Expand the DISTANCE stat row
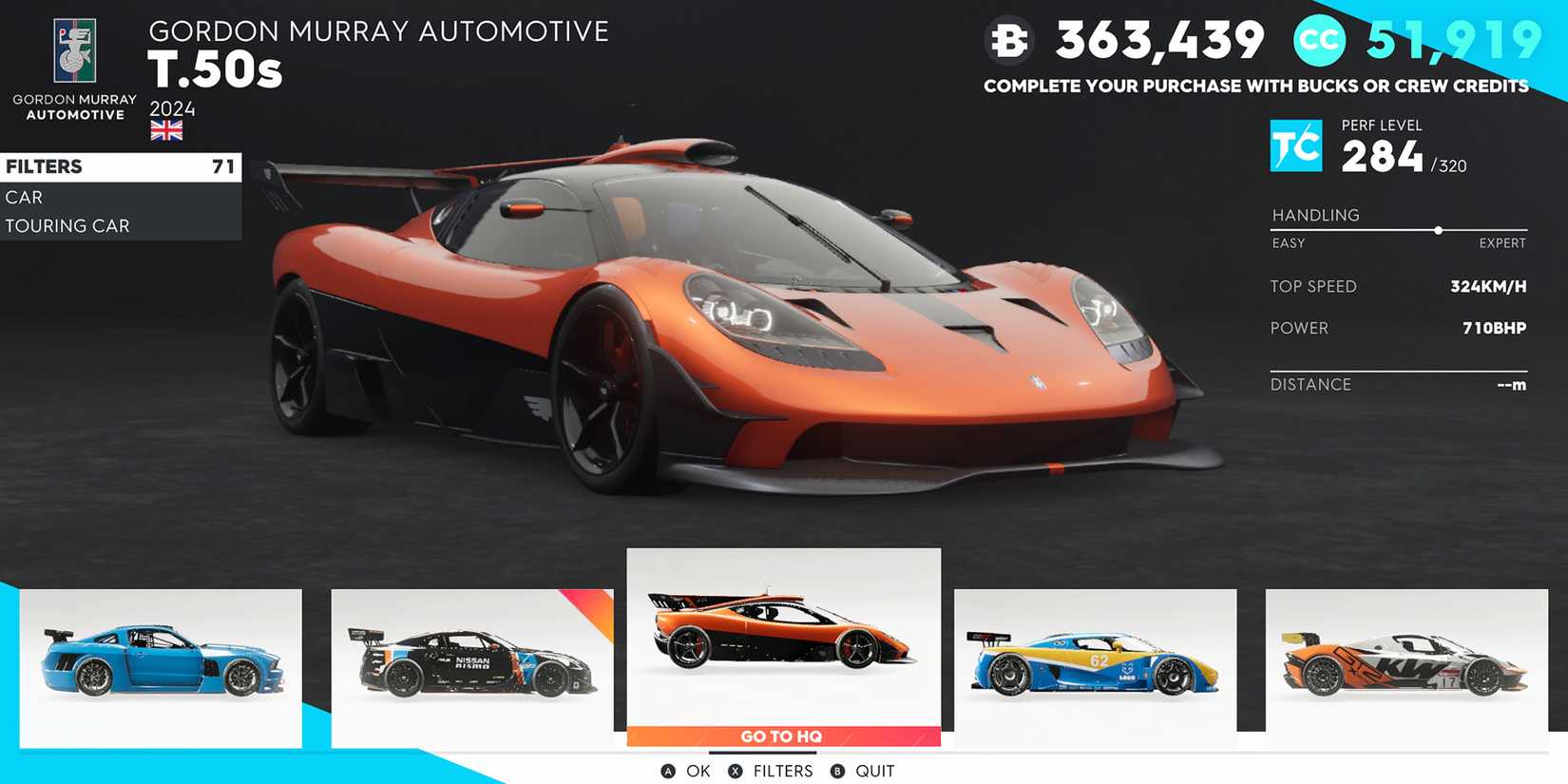Viewport: 1568px width, 784px height. click(1311, 384)
